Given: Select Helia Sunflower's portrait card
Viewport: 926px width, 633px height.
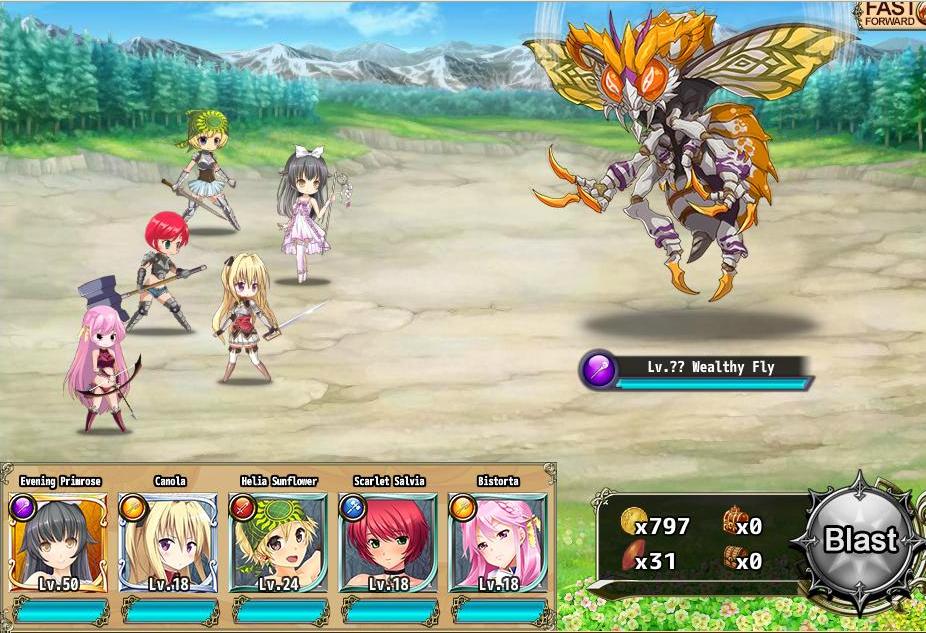Looking at the screenshot, I should [x=279, y=542].
